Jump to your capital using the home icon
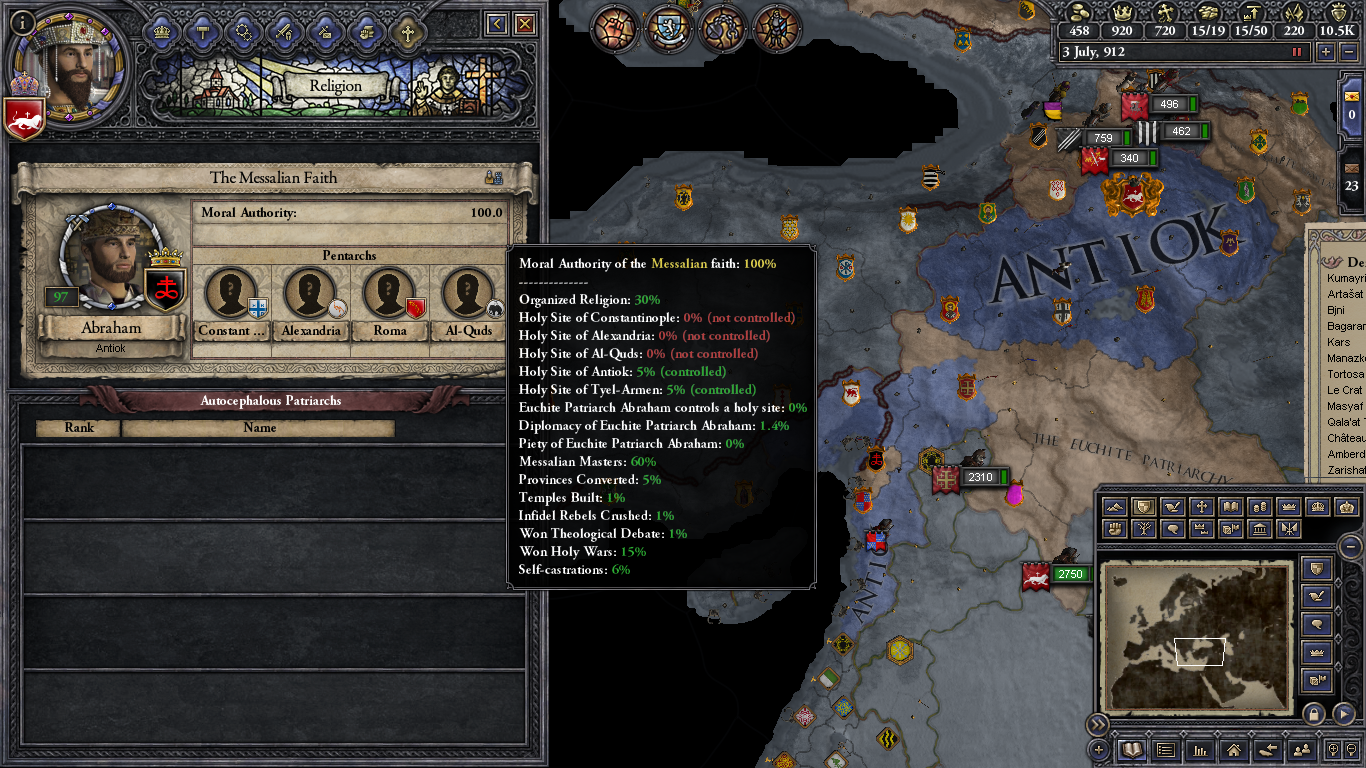This screenshot has height=768, width=1366. point(1234,750)
